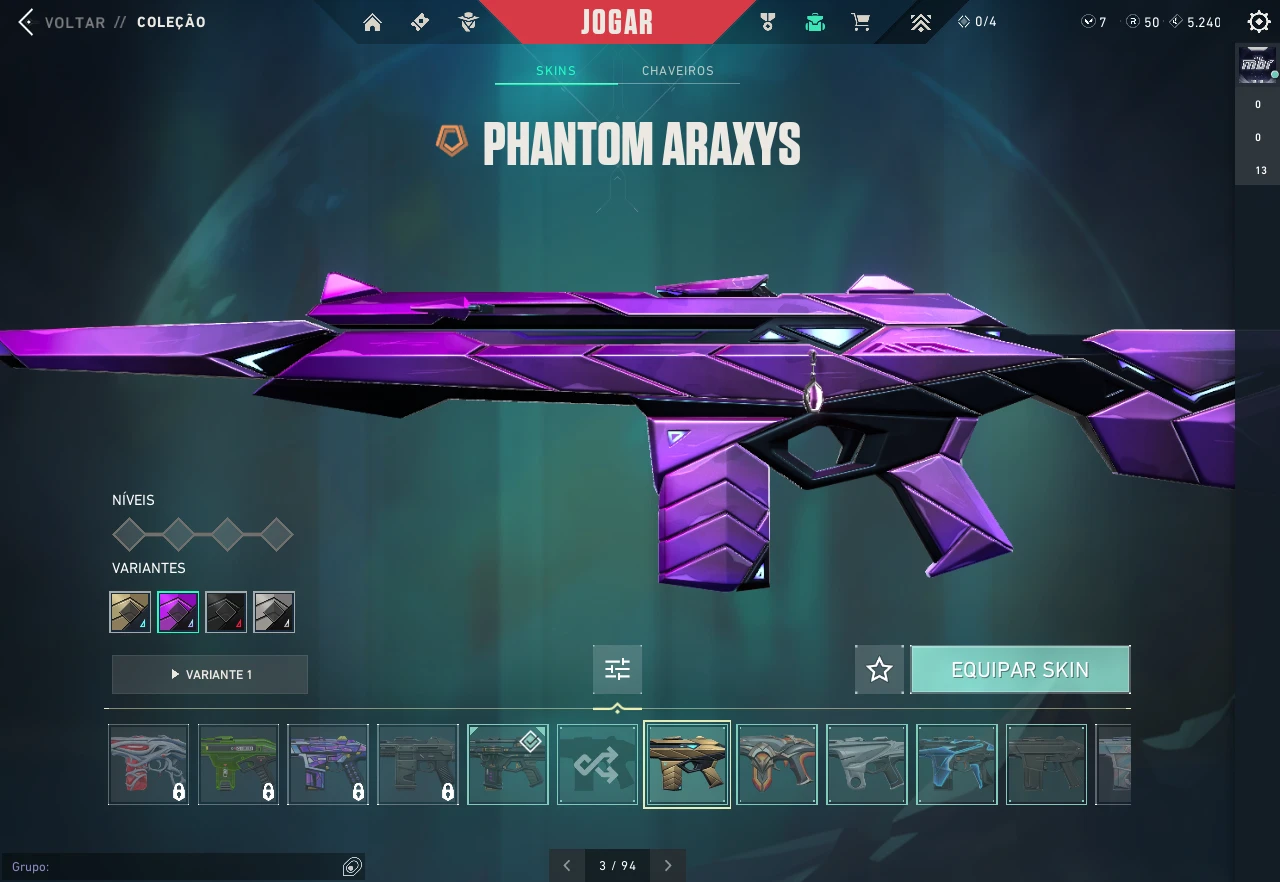Start matchmaking with the JOGAR button
The image size is (1280, 882).
(x=616, y=22)
